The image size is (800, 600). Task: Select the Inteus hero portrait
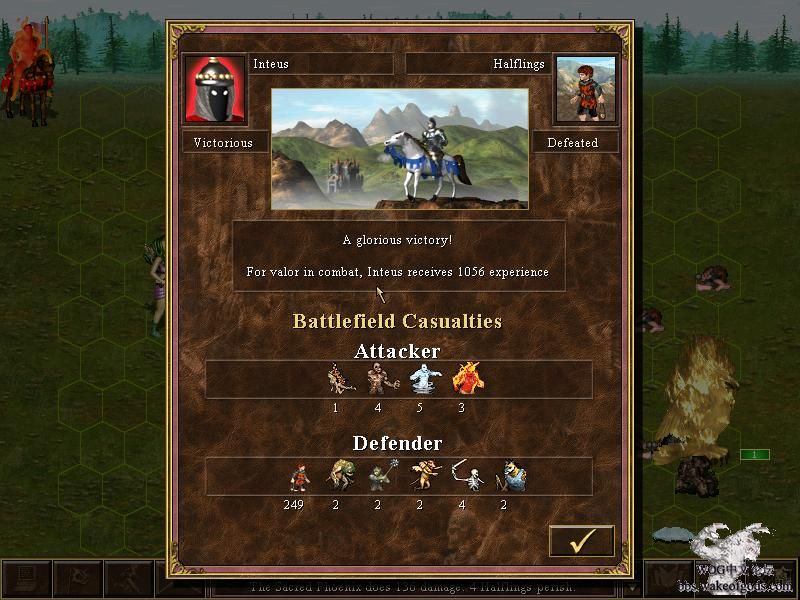pos(215,89)
